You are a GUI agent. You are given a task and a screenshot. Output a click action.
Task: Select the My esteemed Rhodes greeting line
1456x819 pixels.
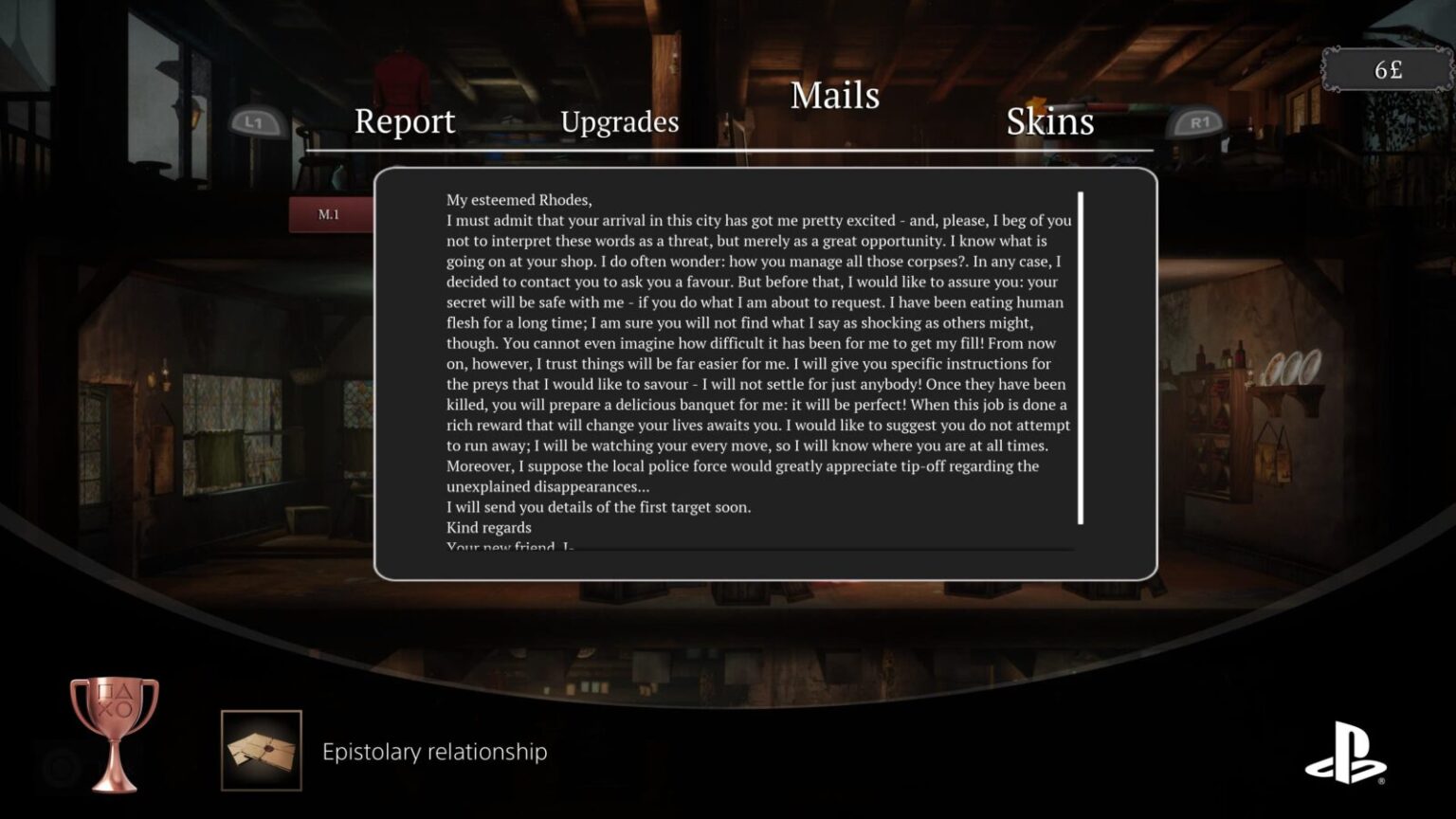[518, 199]
